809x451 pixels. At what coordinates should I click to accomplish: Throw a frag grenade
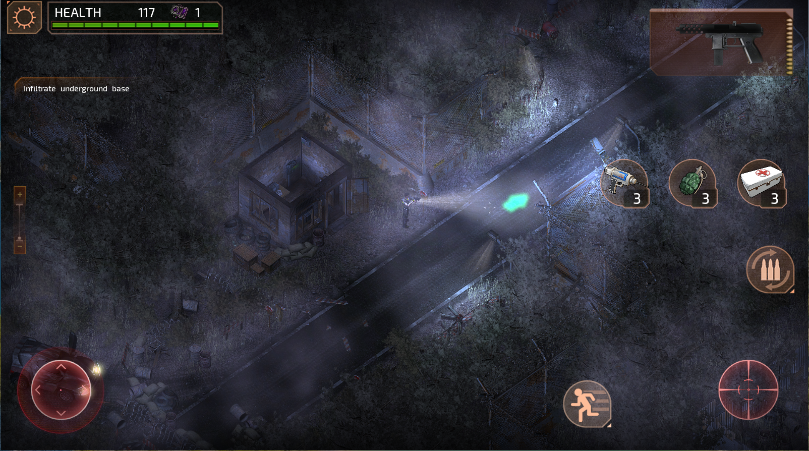[x=692, y=182]
